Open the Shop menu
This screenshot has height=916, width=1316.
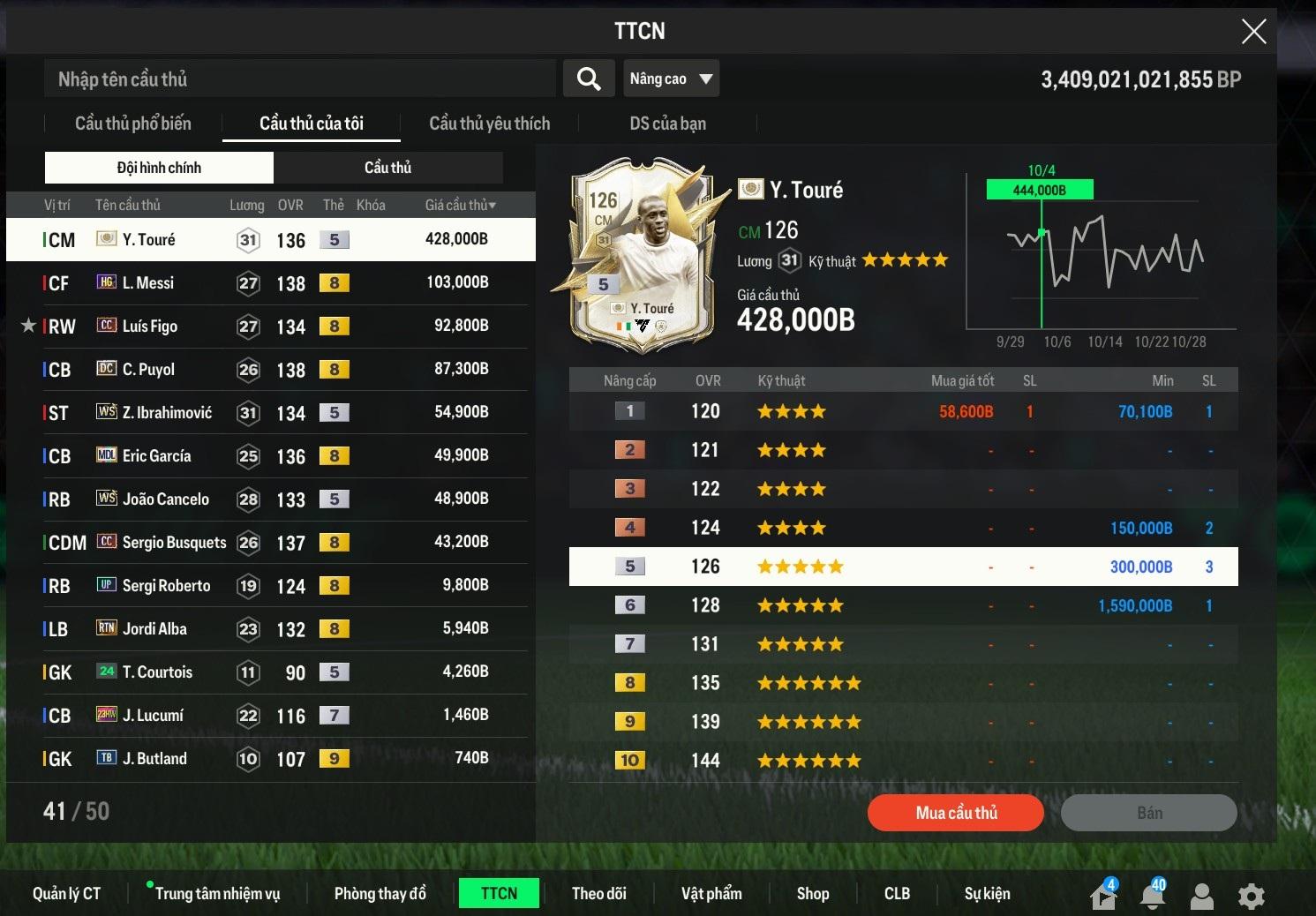tap(812, 894)
